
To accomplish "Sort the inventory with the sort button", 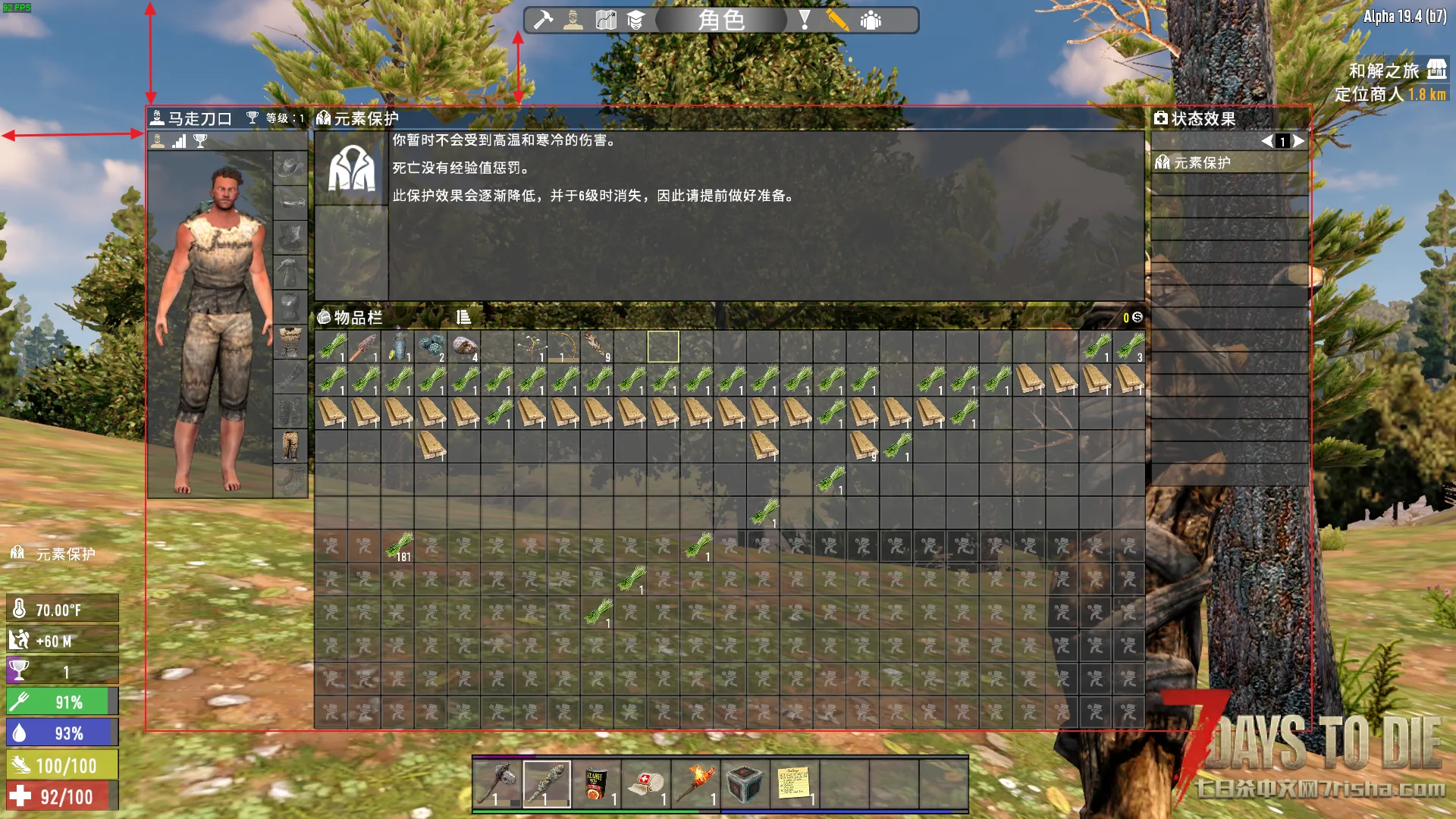I will 463,317.
